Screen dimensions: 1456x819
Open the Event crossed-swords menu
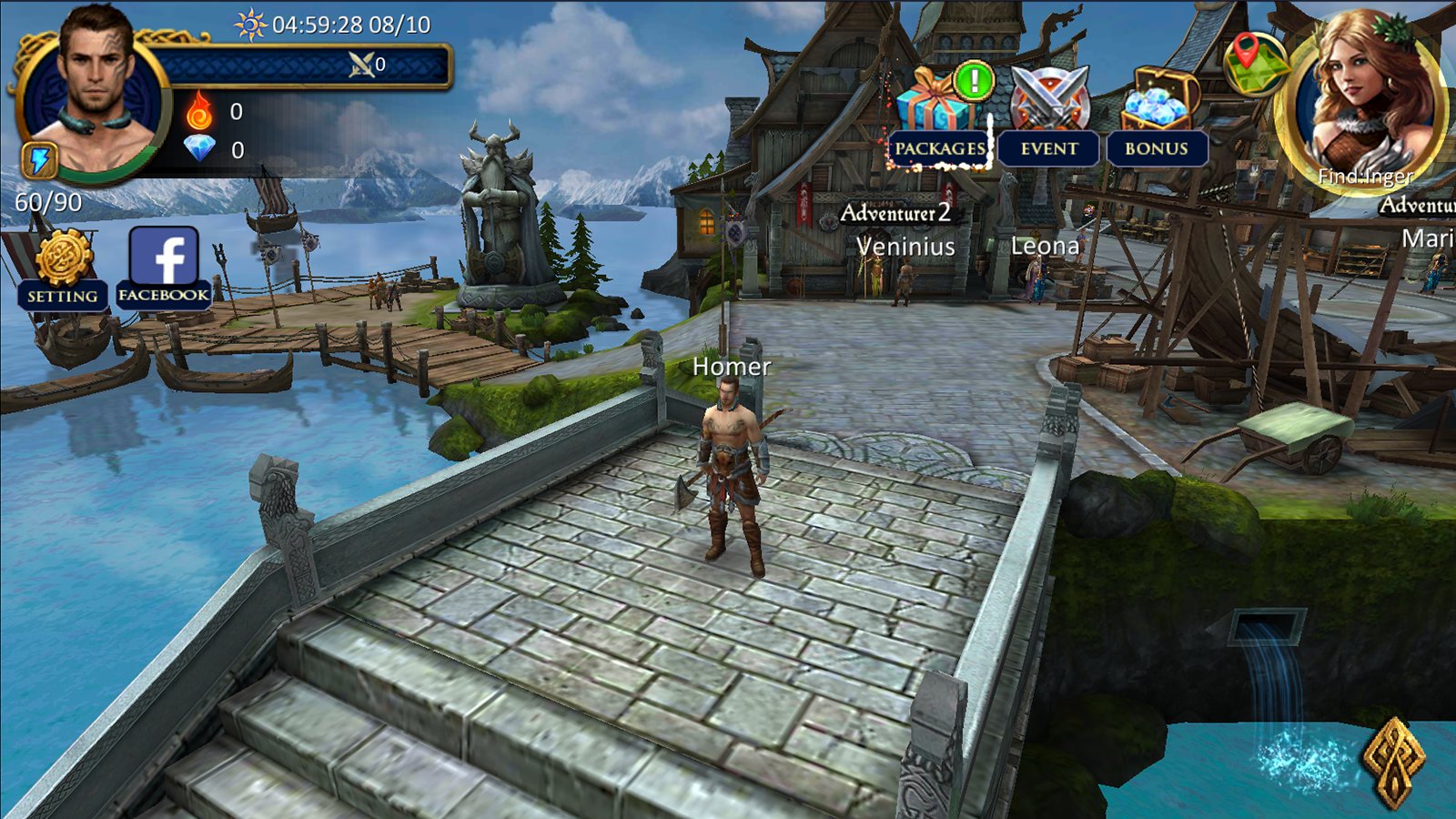tap(1049, 118)
